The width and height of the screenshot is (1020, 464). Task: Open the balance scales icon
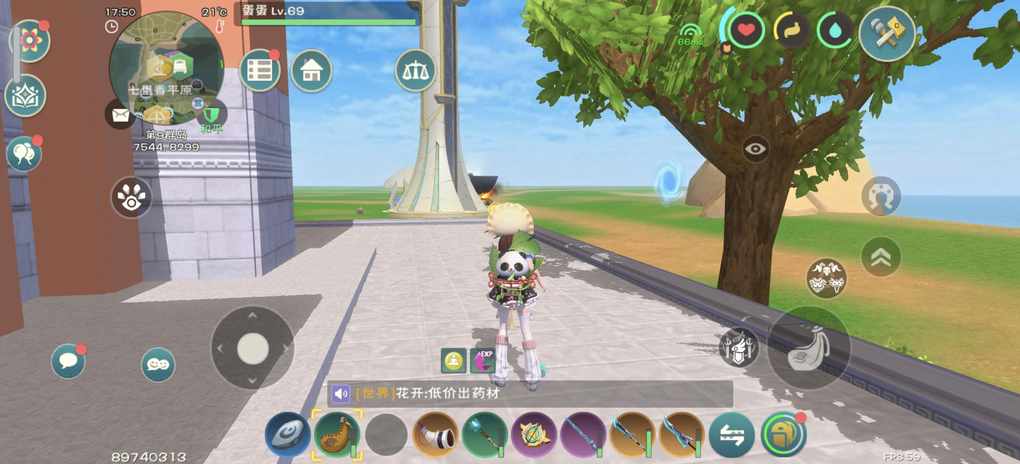[x=415, y=70]
